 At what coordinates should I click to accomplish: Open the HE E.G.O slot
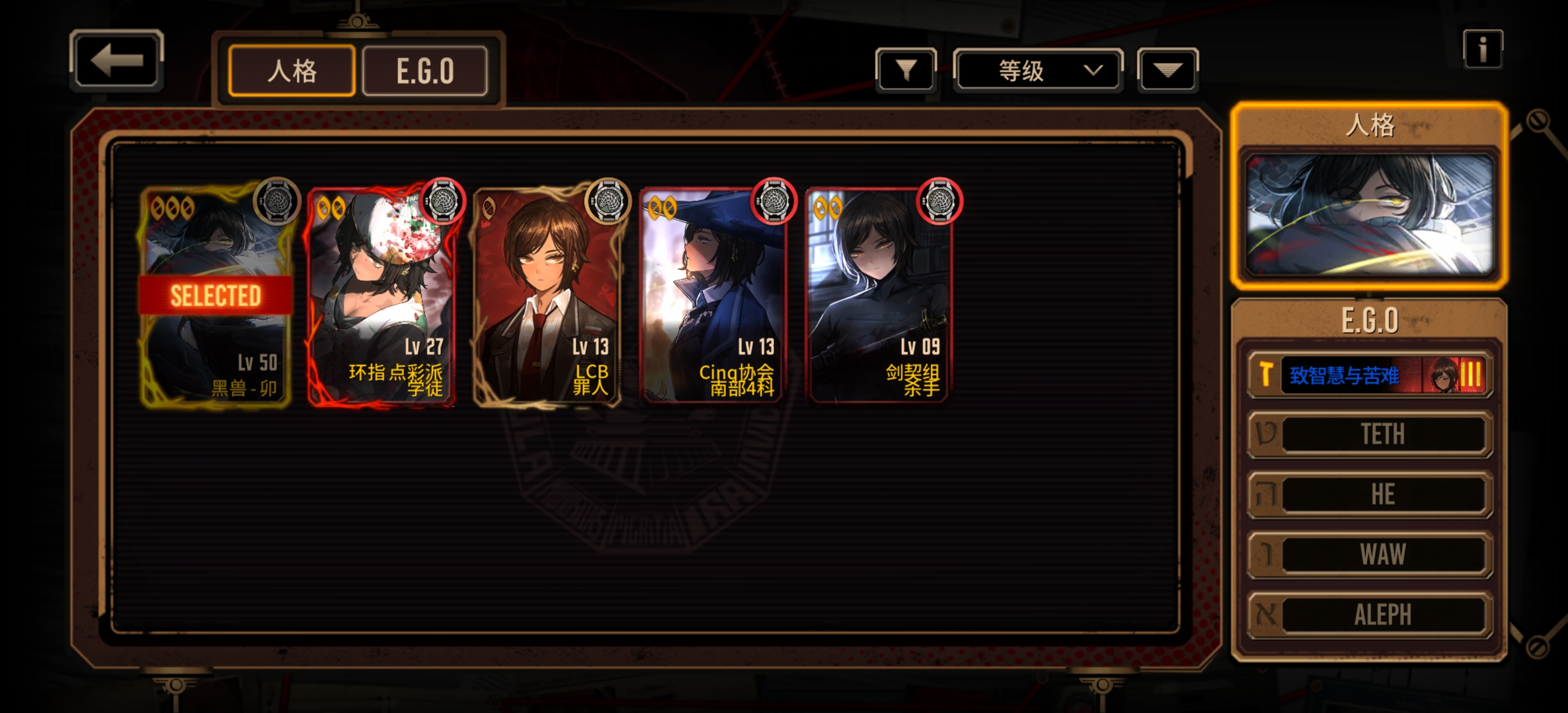click(1369, 494)
